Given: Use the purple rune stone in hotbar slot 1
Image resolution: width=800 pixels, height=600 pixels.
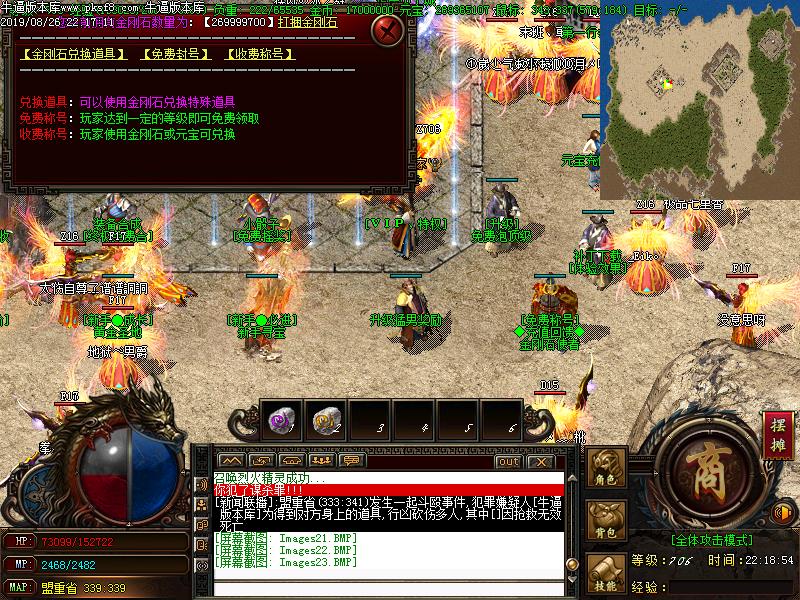Looking at the screenshot, I should pyautogui.click(x=280, y=421).
